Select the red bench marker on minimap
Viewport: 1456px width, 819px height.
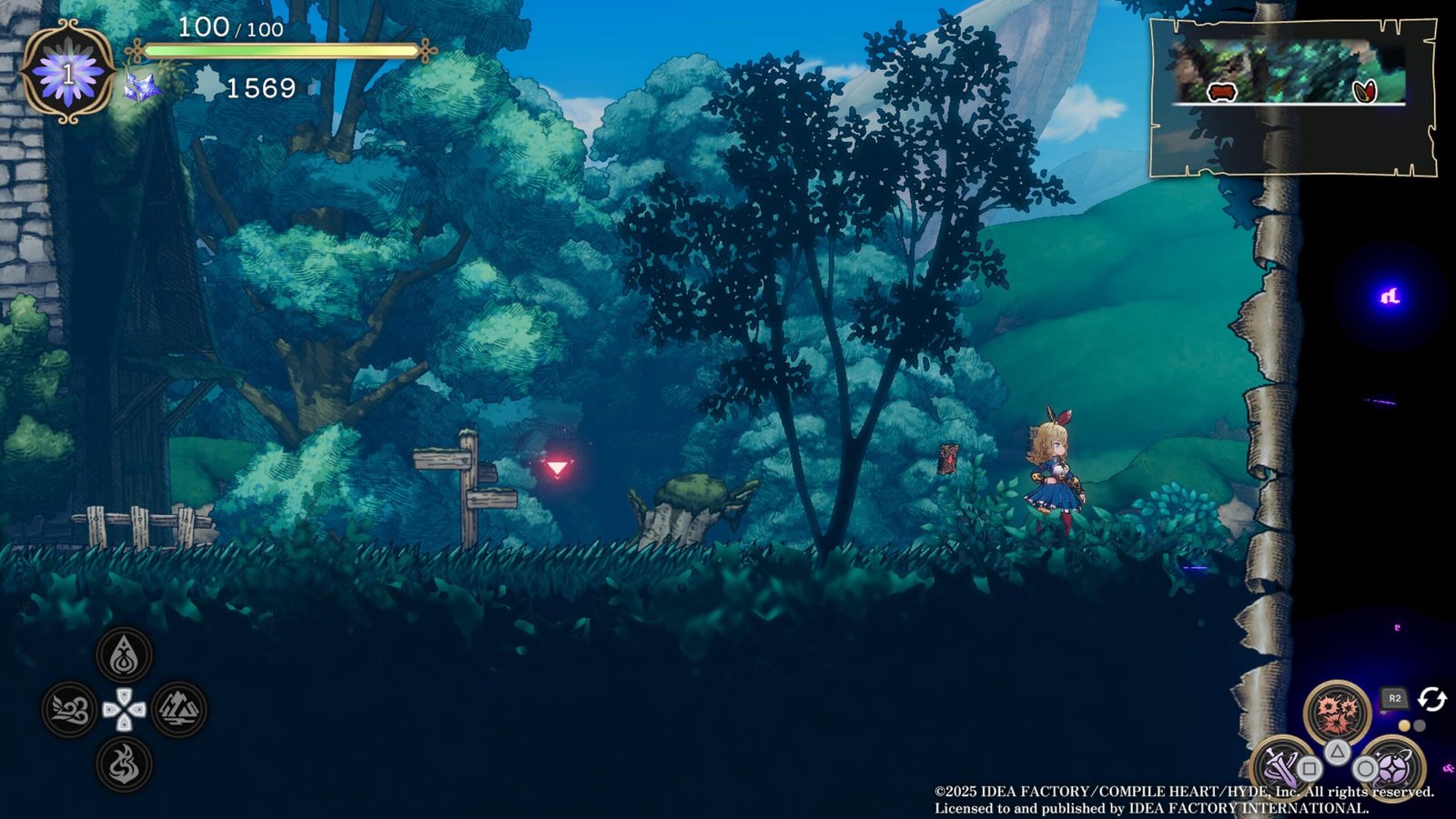tap(1221, 91)
